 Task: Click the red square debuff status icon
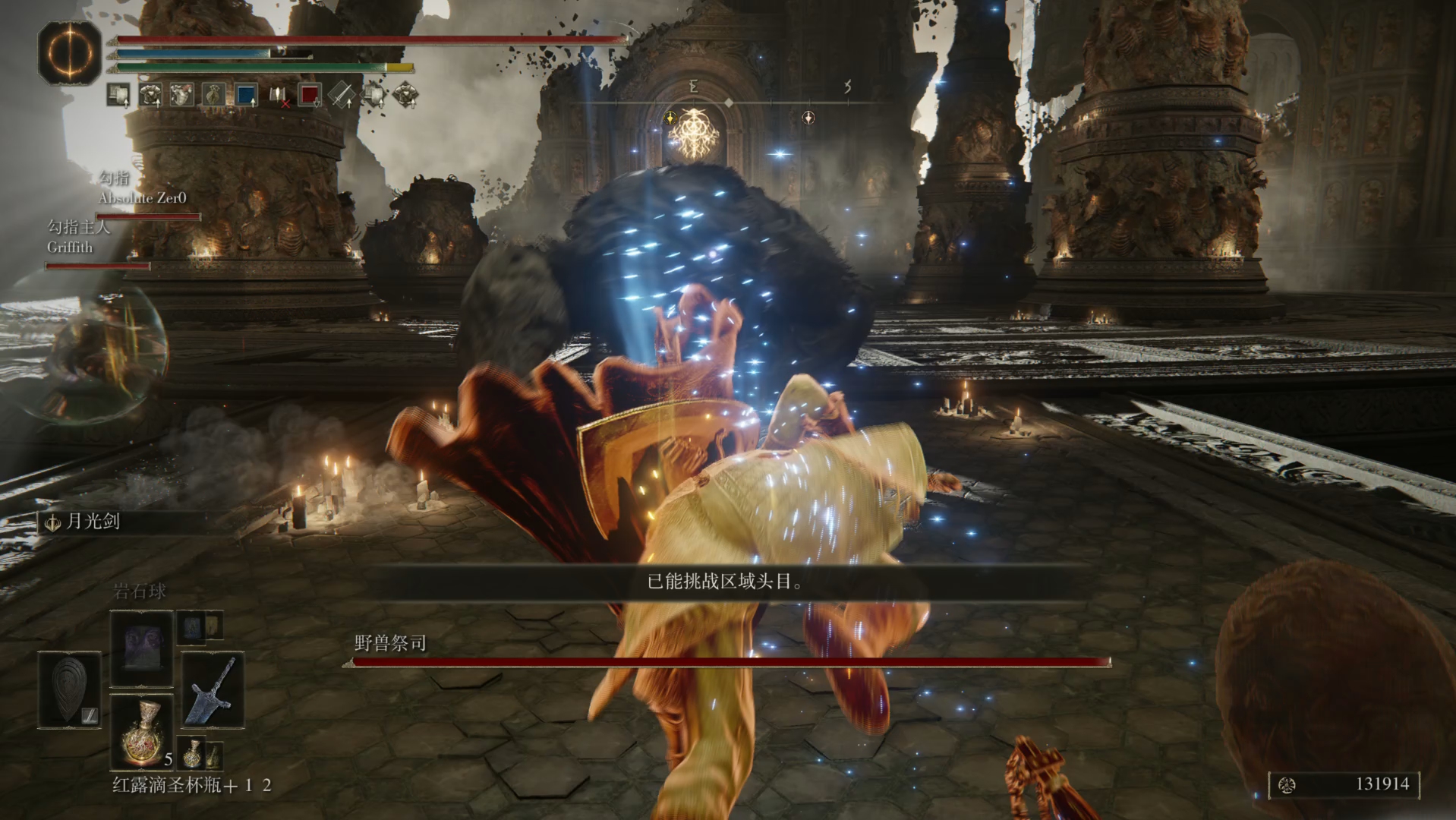click(x=309, y=95)
